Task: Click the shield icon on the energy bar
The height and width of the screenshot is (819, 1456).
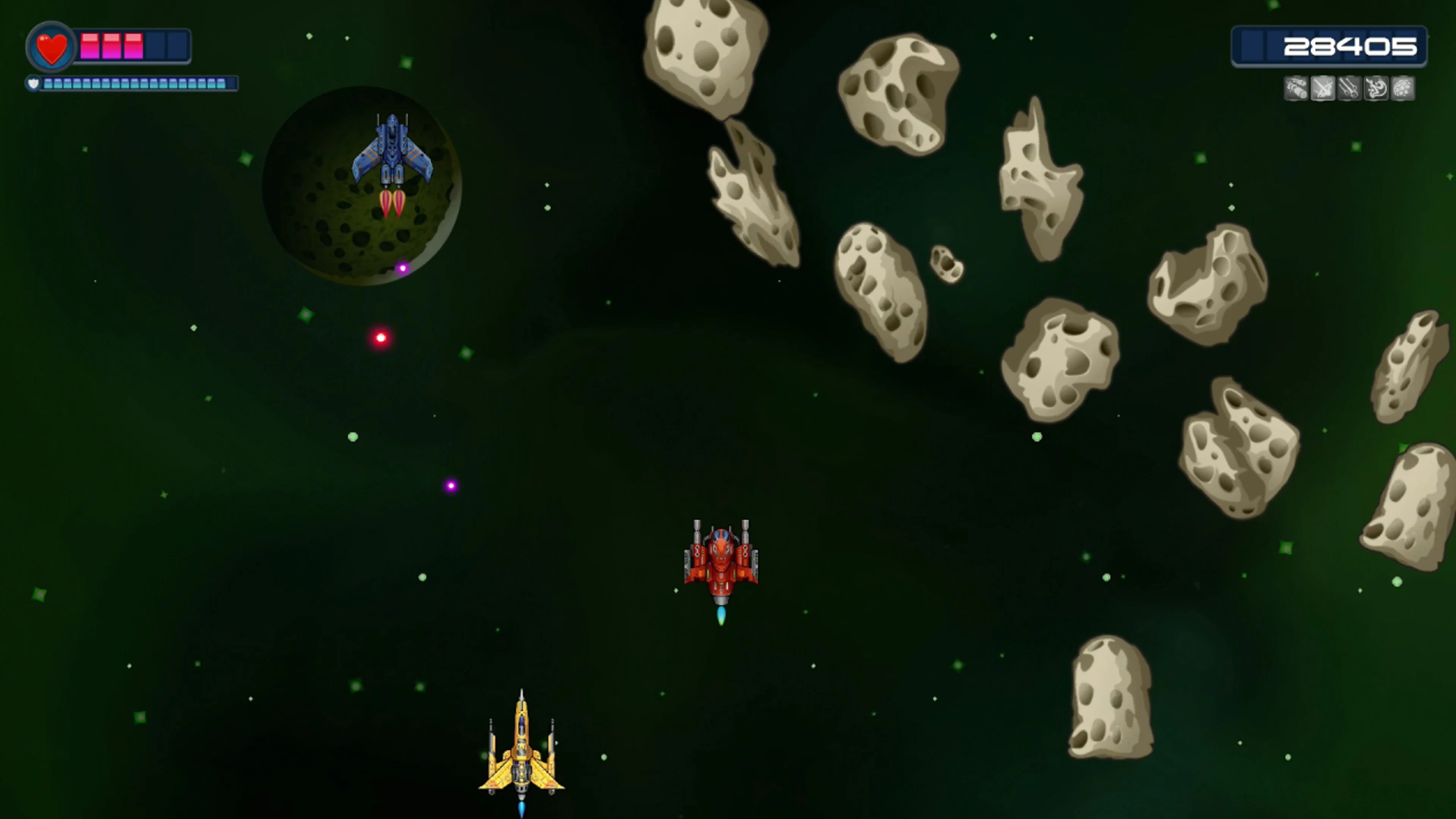Action: click(x=34, y=84)
